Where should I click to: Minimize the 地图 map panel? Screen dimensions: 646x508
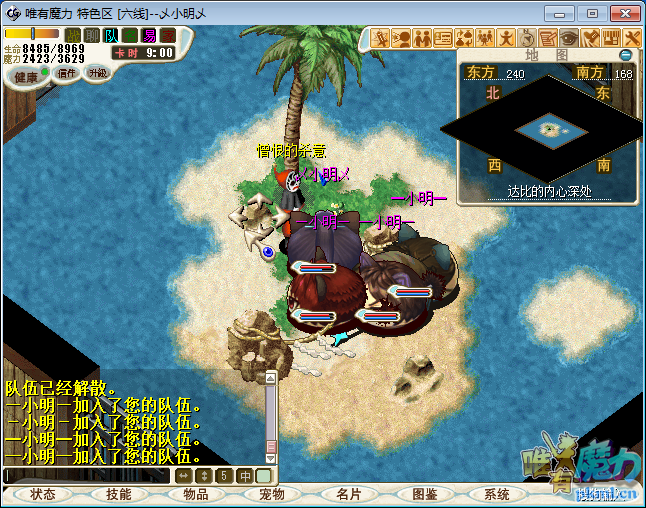[x=626, y=55]
